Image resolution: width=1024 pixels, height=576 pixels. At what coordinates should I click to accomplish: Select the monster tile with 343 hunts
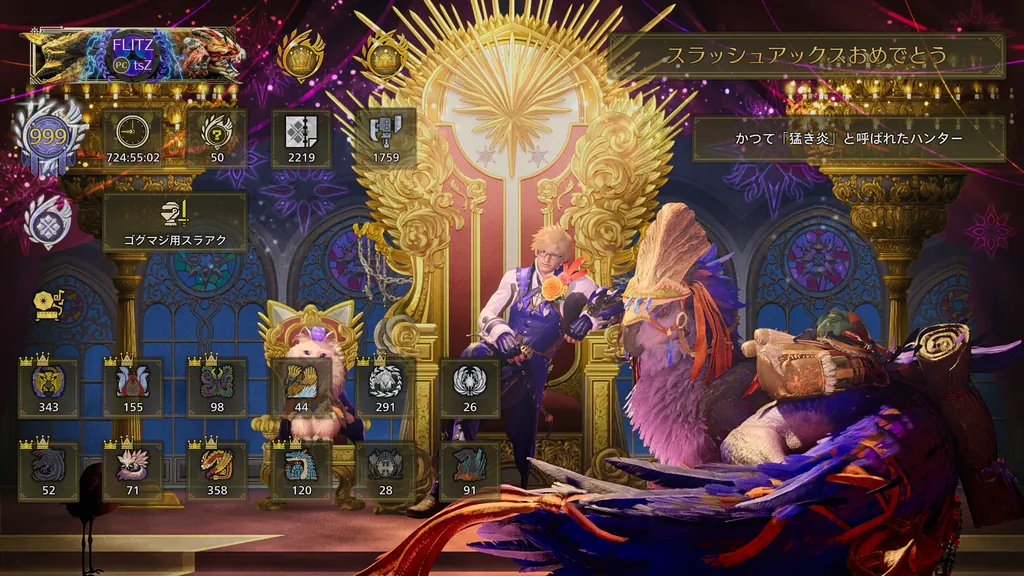pyautogui.click(x=48, y=388)
